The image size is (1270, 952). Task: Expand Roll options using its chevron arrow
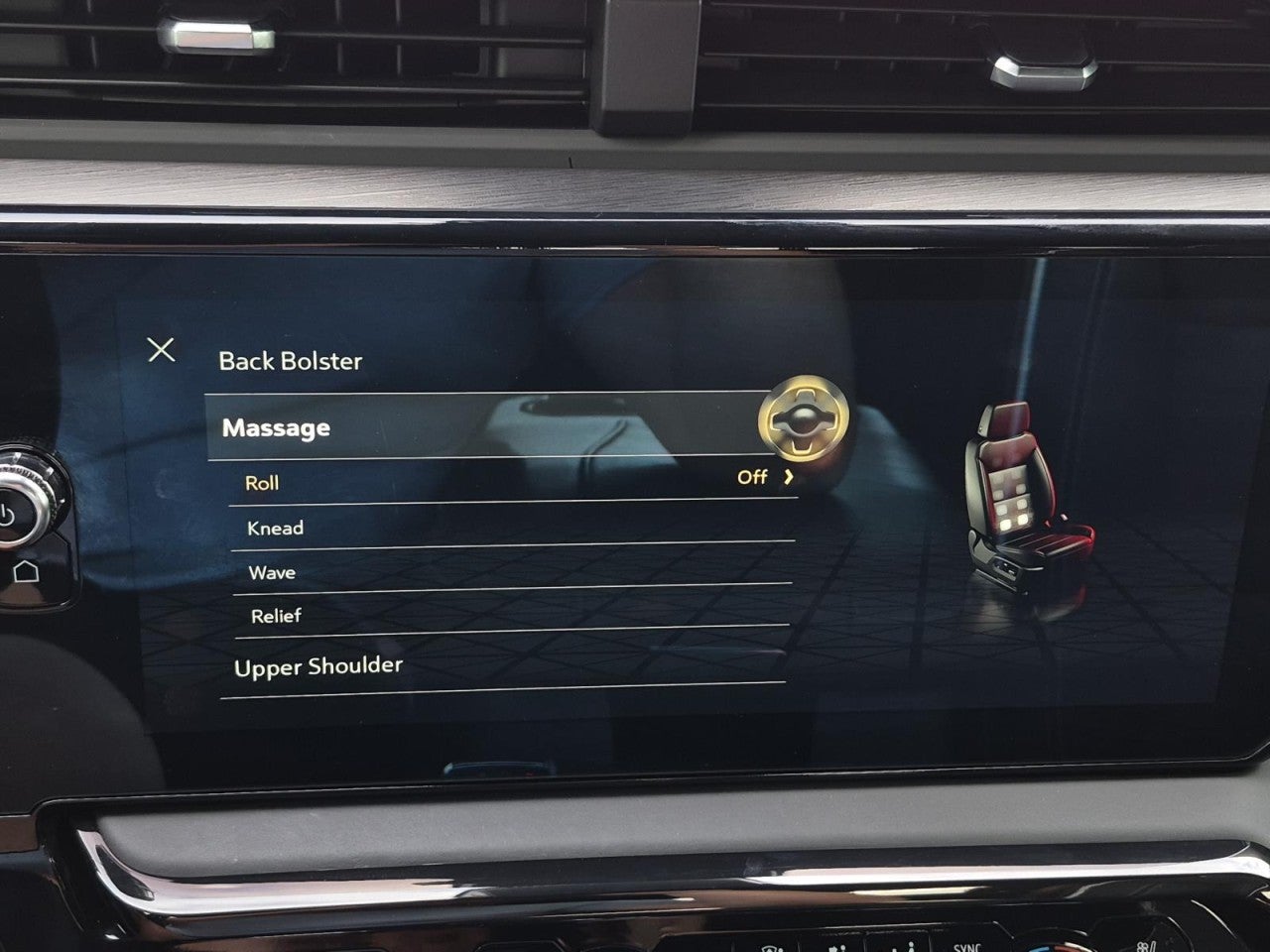789,477
